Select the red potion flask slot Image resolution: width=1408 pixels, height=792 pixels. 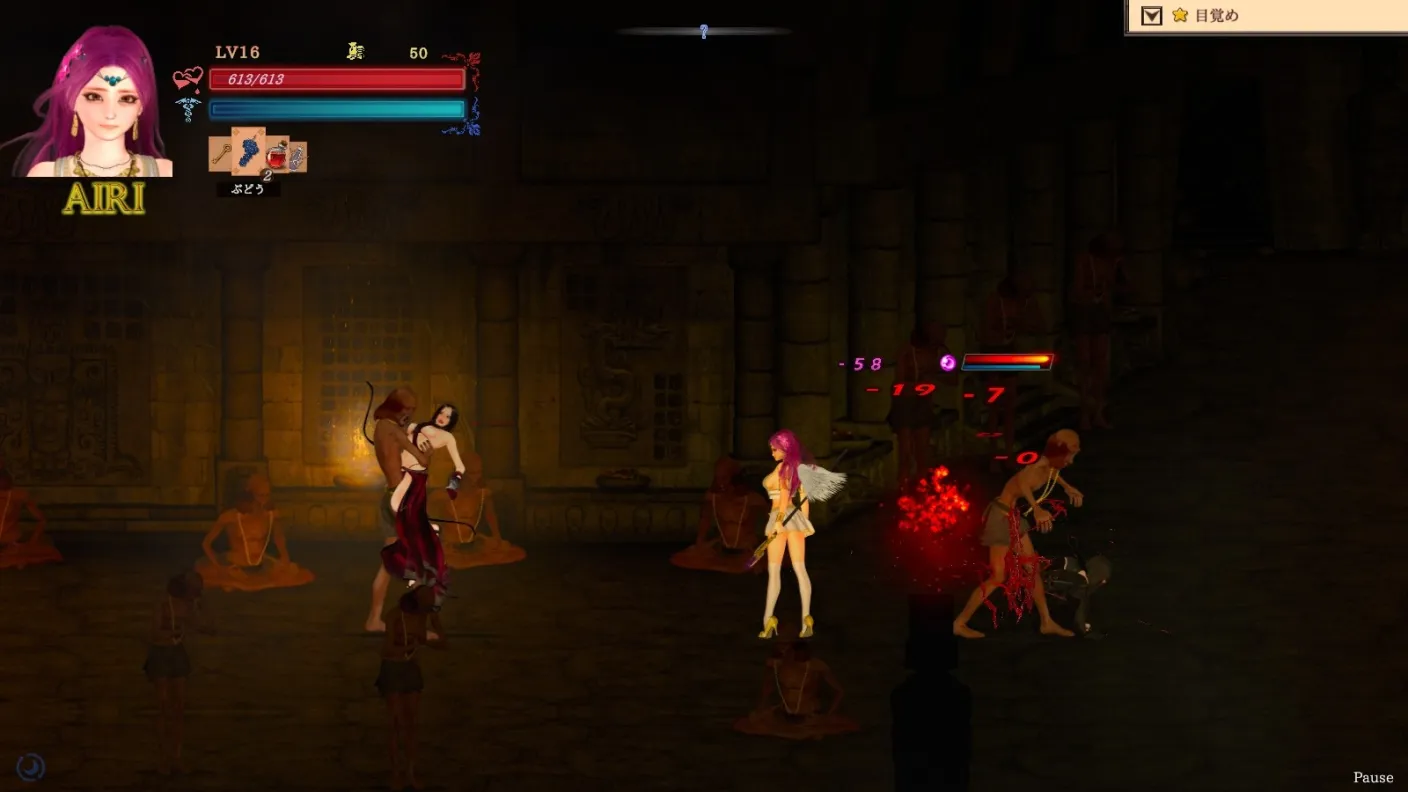277,155
